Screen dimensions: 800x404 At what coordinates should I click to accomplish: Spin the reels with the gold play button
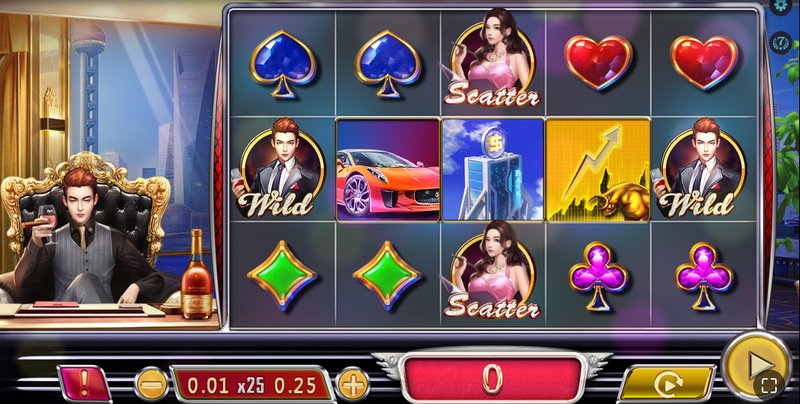click(754, 359)
